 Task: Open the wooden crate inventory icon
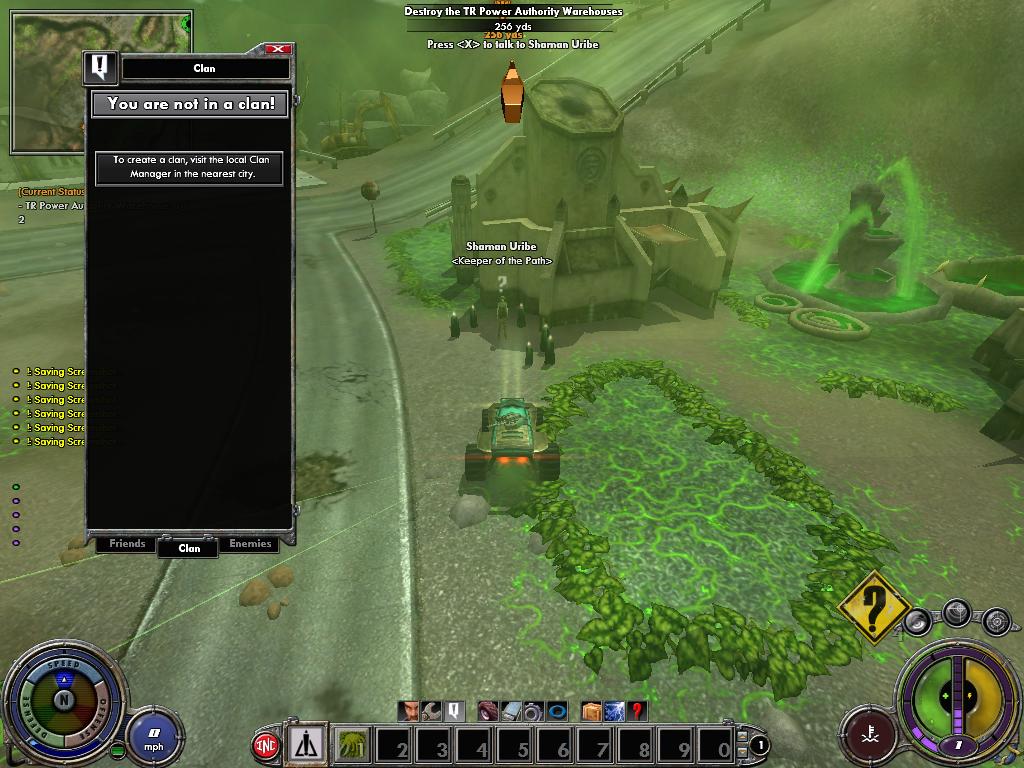tap(591, 711)
